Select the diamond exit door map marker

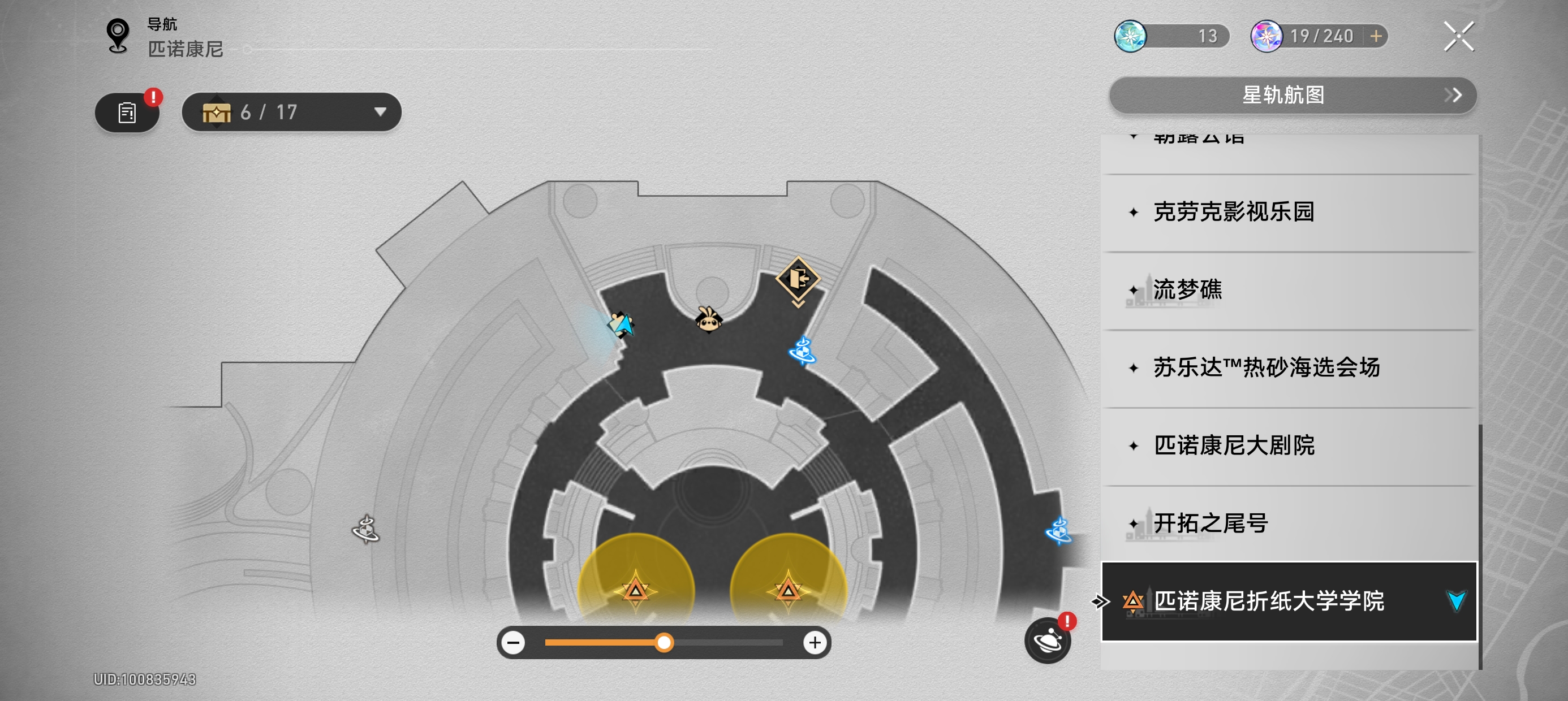click(x=798, y=279)
